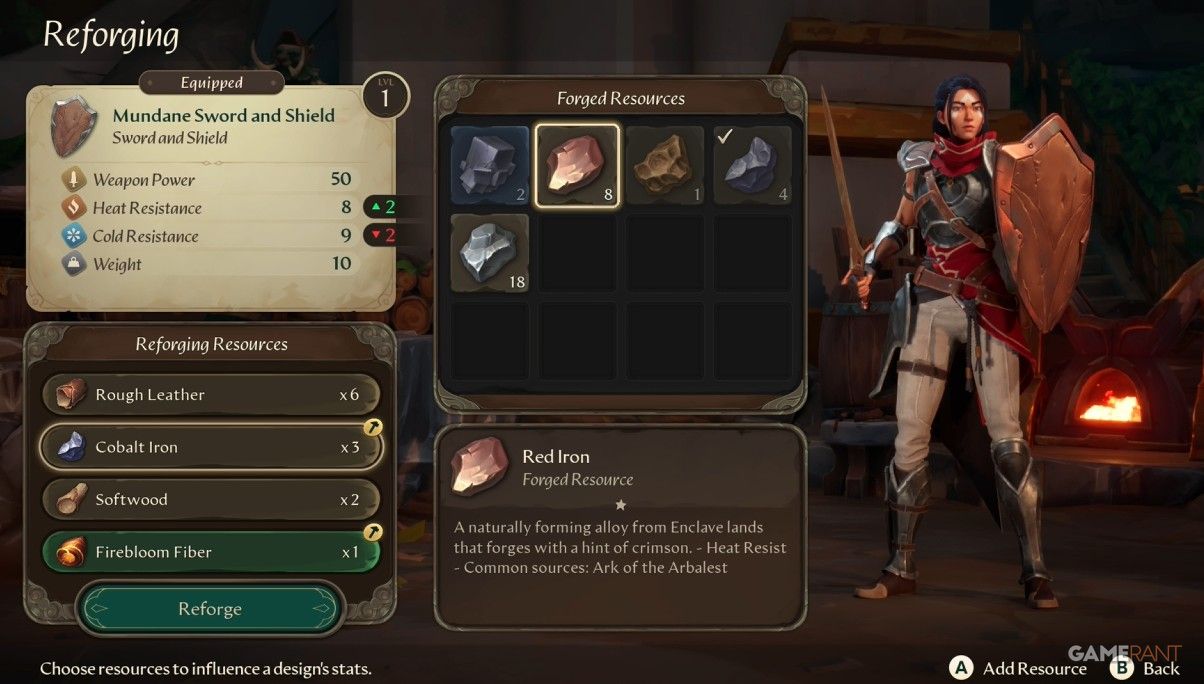Screen dimensions: 1204x684
Task: Choose the grey ore slot with 2
Action: click(x=489, y=165)
